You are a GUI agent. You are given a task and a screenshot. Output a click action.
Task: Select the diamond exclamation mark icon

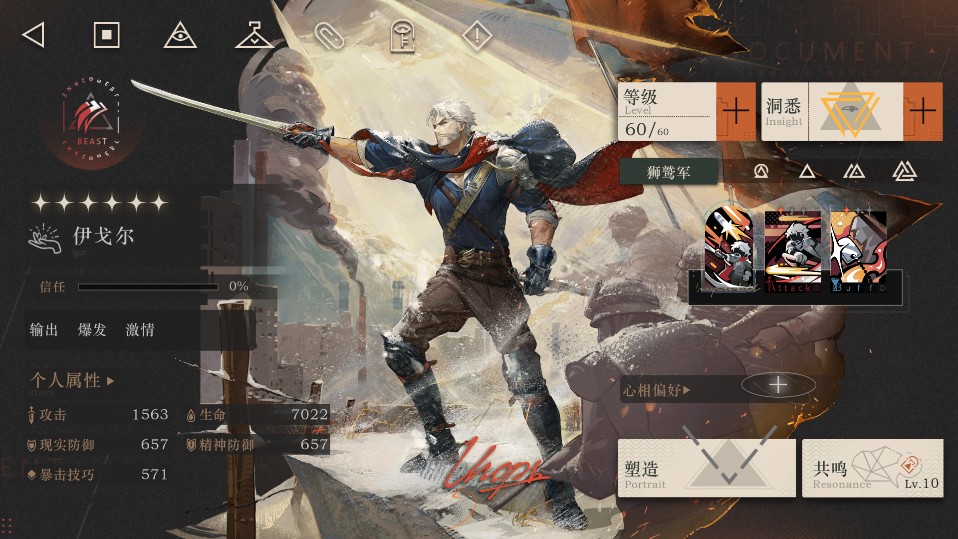click(x=478, y=35)
